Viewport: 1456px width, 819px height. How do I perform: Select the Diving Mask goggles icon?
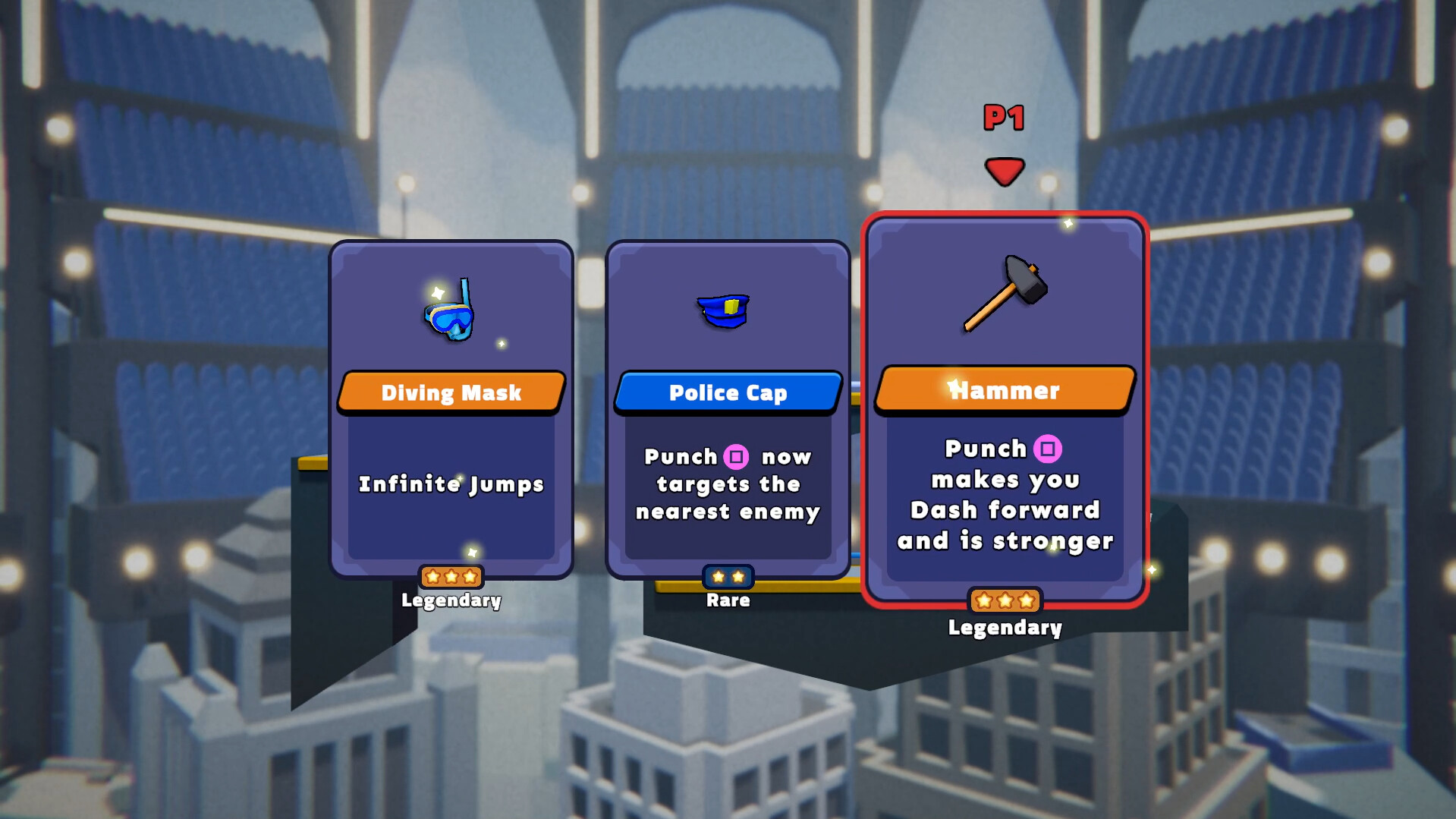pos(451,320)
